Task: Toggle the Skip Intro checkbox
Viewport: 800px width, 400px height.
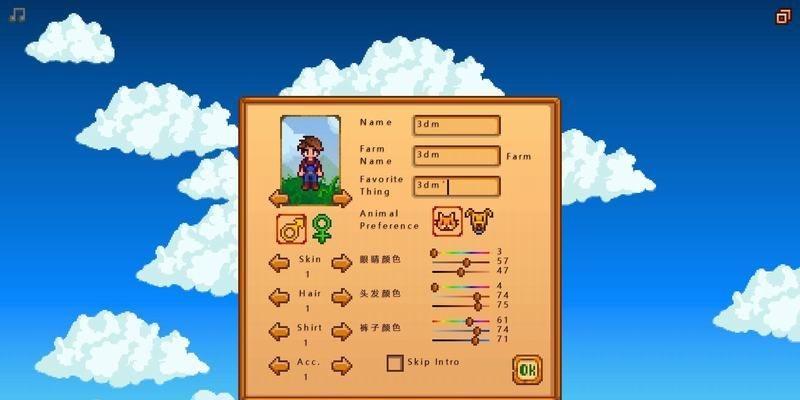Action: (x=395, y=363)
